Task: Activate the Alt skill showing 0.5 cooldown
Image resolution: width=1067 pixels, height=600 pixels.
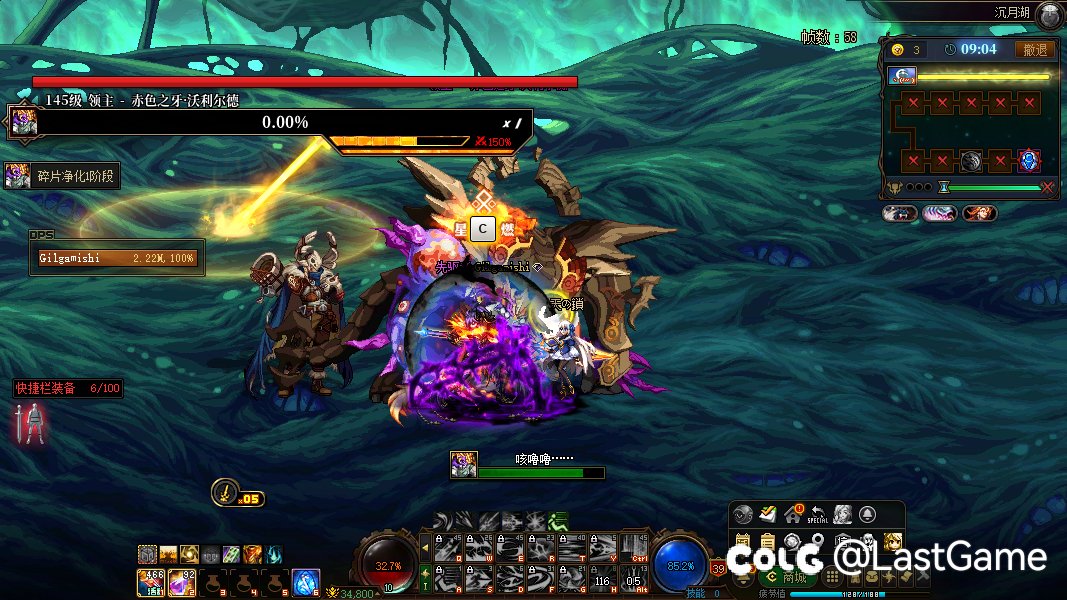Action: 633,576
